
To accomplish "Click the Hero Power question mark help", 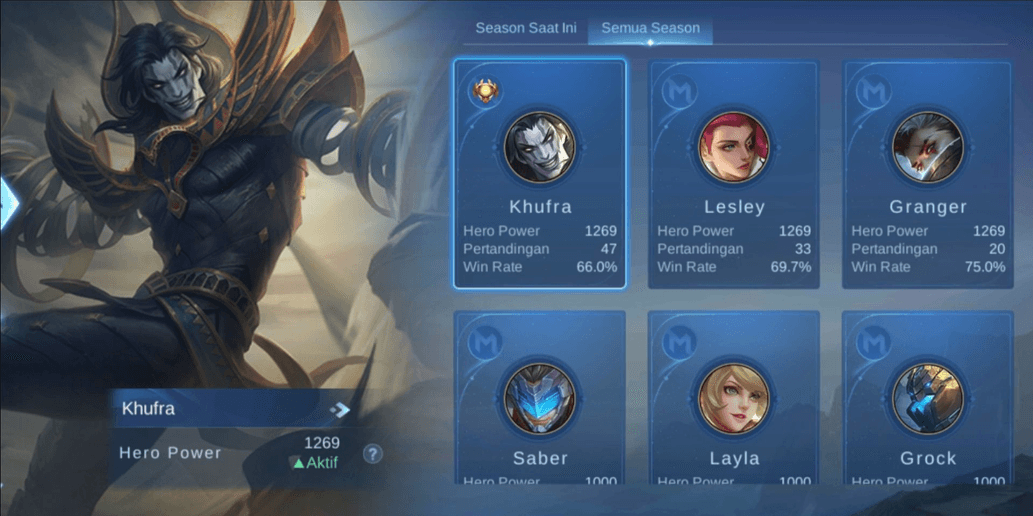I will point(373,454).
